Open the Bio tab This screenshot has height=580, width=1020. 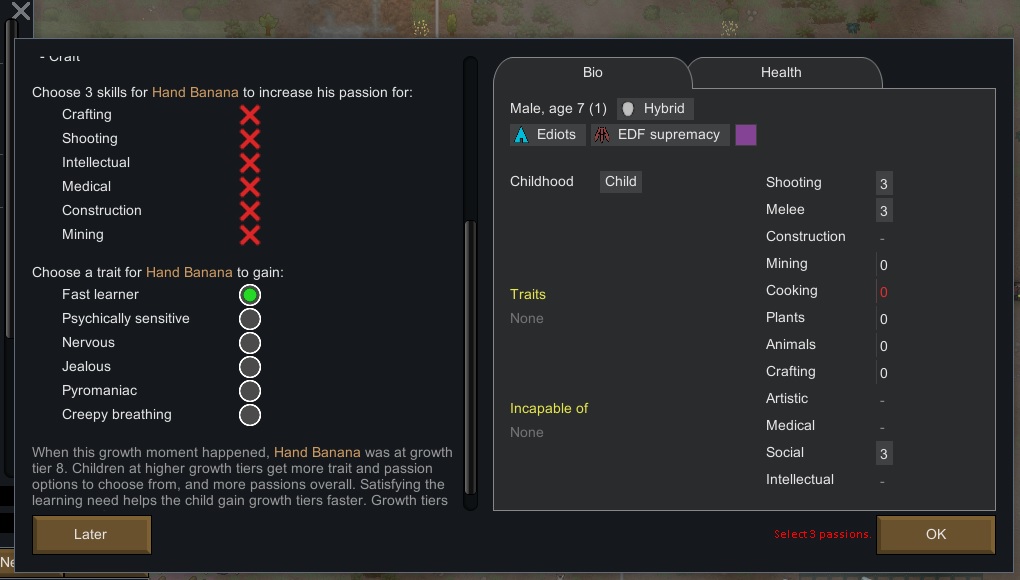[x=593, y=73]
